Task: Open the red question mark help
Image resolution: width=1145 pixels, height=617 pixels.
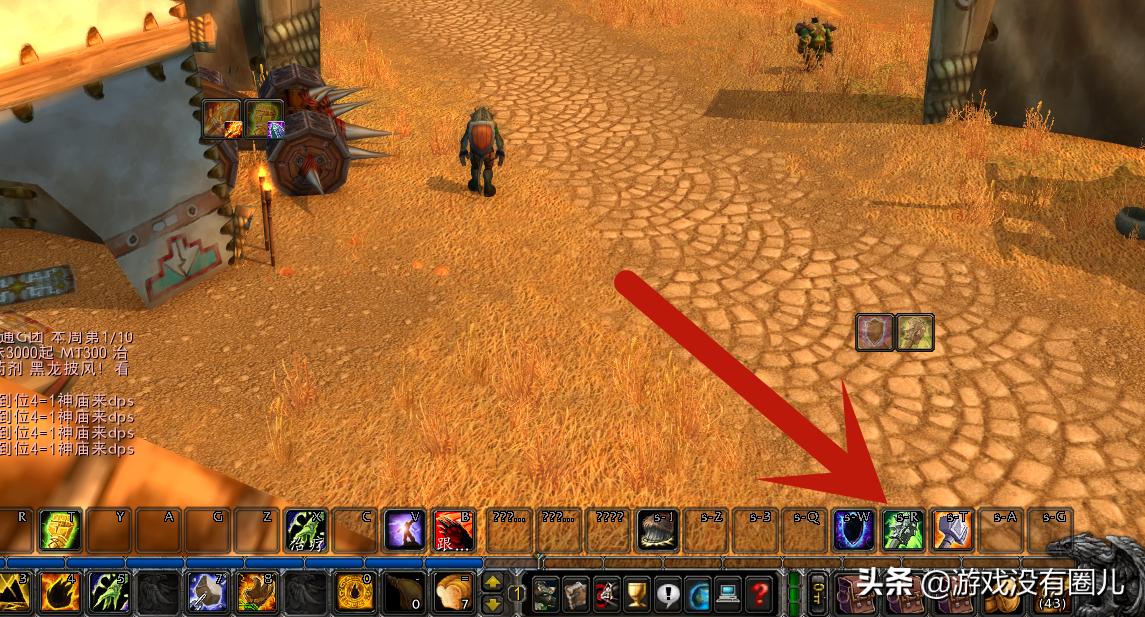Action: click(761, 594)
